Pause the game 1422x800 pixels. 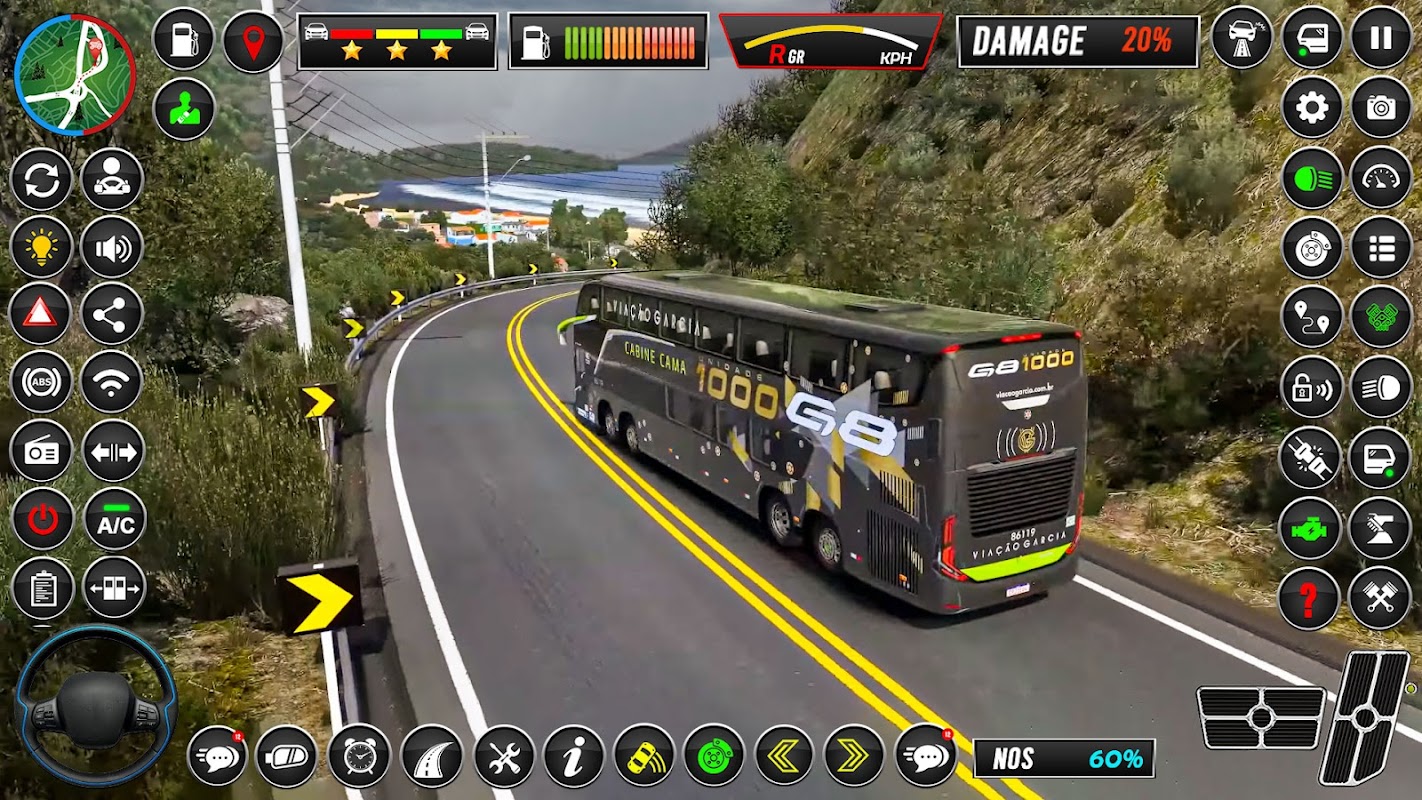click(1381, 37)
